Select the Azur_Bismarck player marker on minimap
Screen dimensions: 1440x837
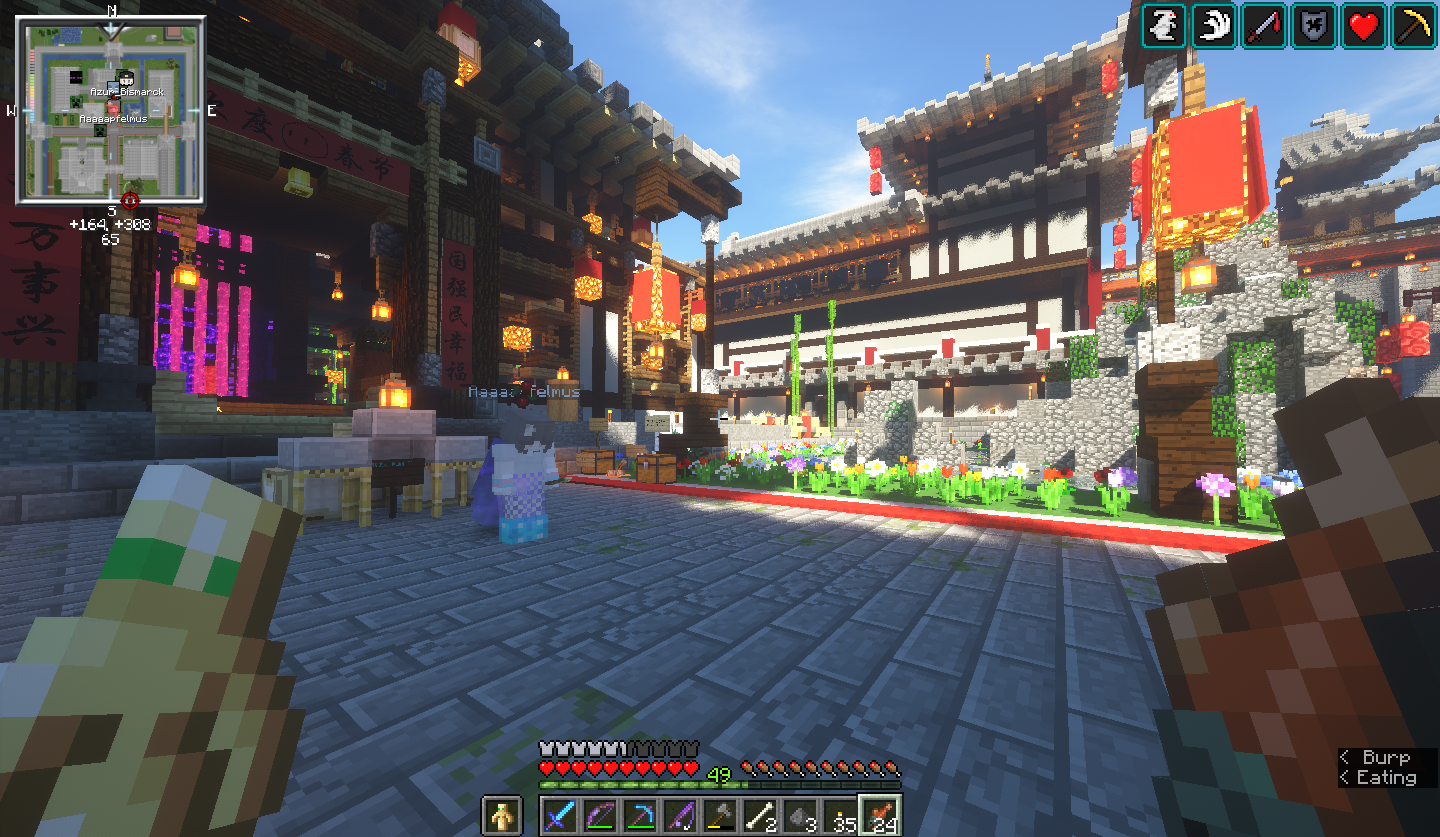coord(126,78)
